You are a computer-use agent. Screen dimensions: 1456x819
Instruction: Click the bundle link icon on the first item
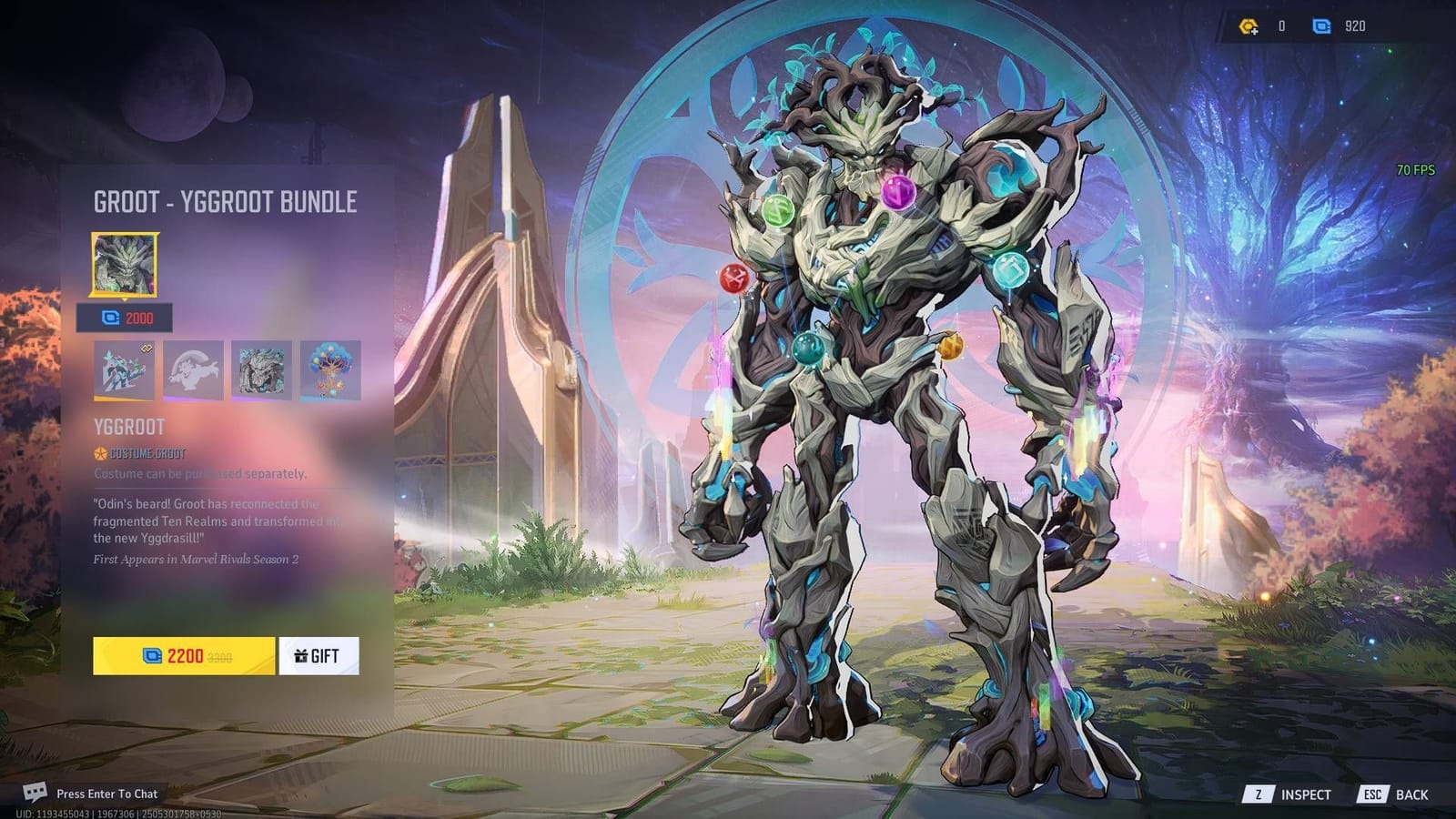[x=146, y=349]
